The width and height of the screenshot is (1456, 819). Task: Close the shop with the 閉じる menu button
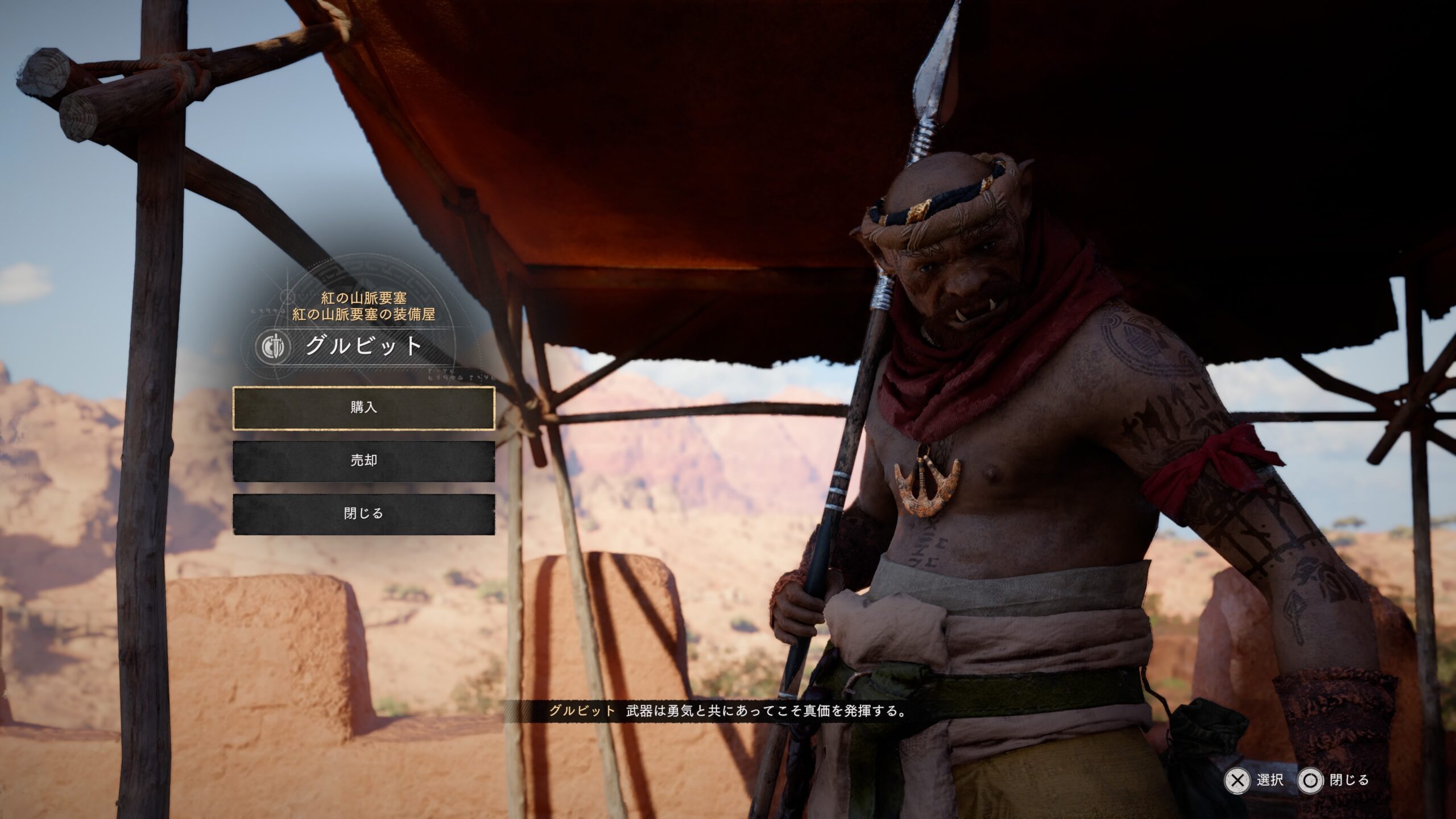(363, 514)
